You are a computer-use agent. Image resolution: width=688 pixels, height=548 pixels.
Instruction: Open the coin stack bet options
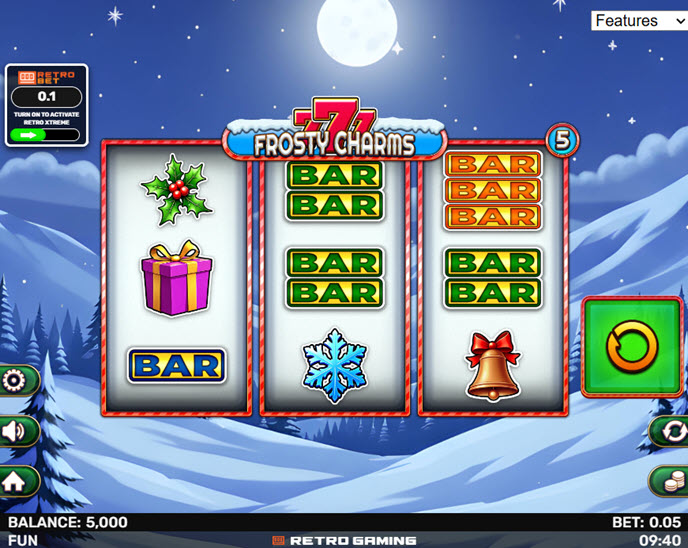pos(670,481)
